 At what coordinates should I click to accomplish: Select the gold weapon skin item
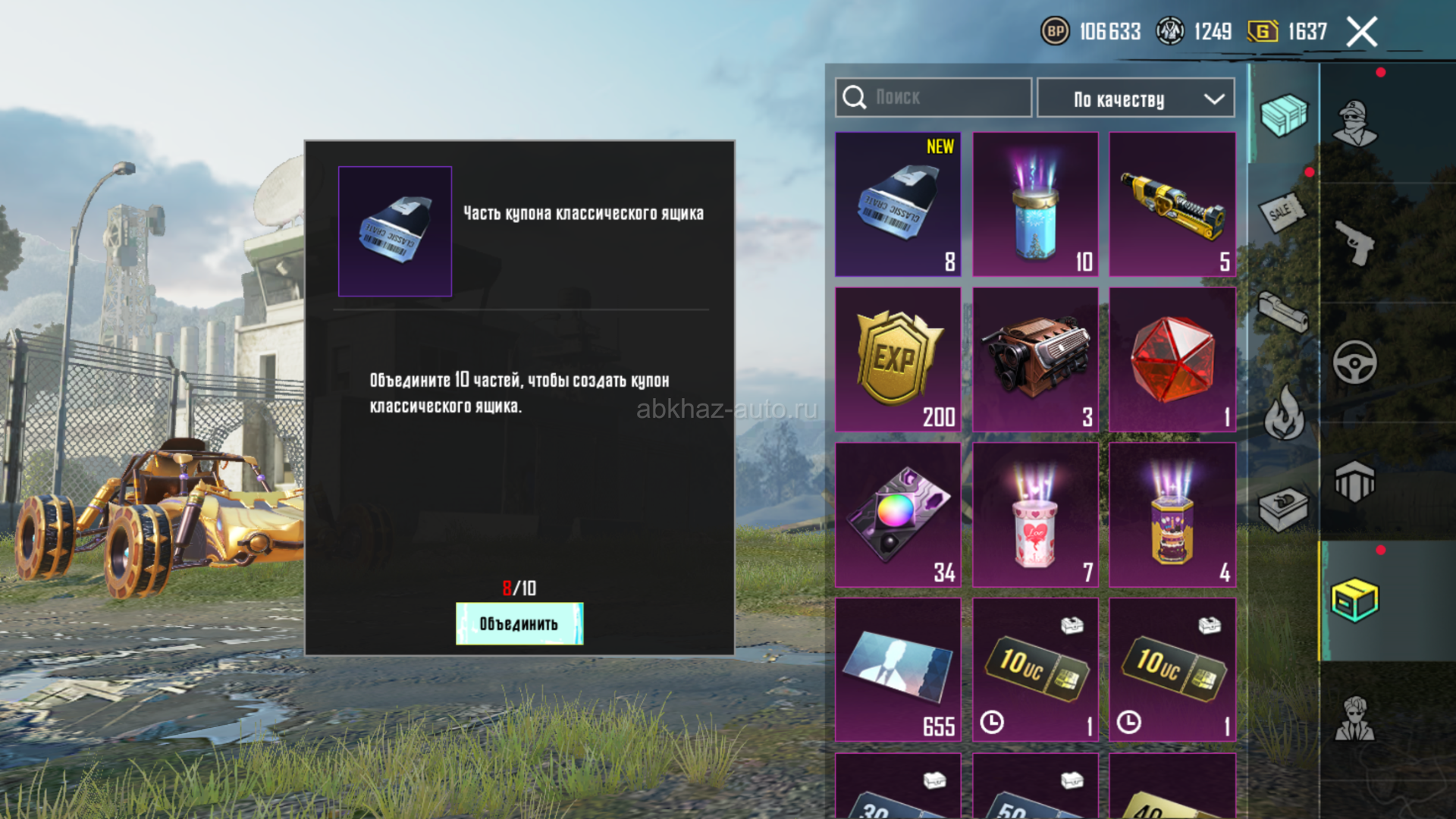(1172, 204)
